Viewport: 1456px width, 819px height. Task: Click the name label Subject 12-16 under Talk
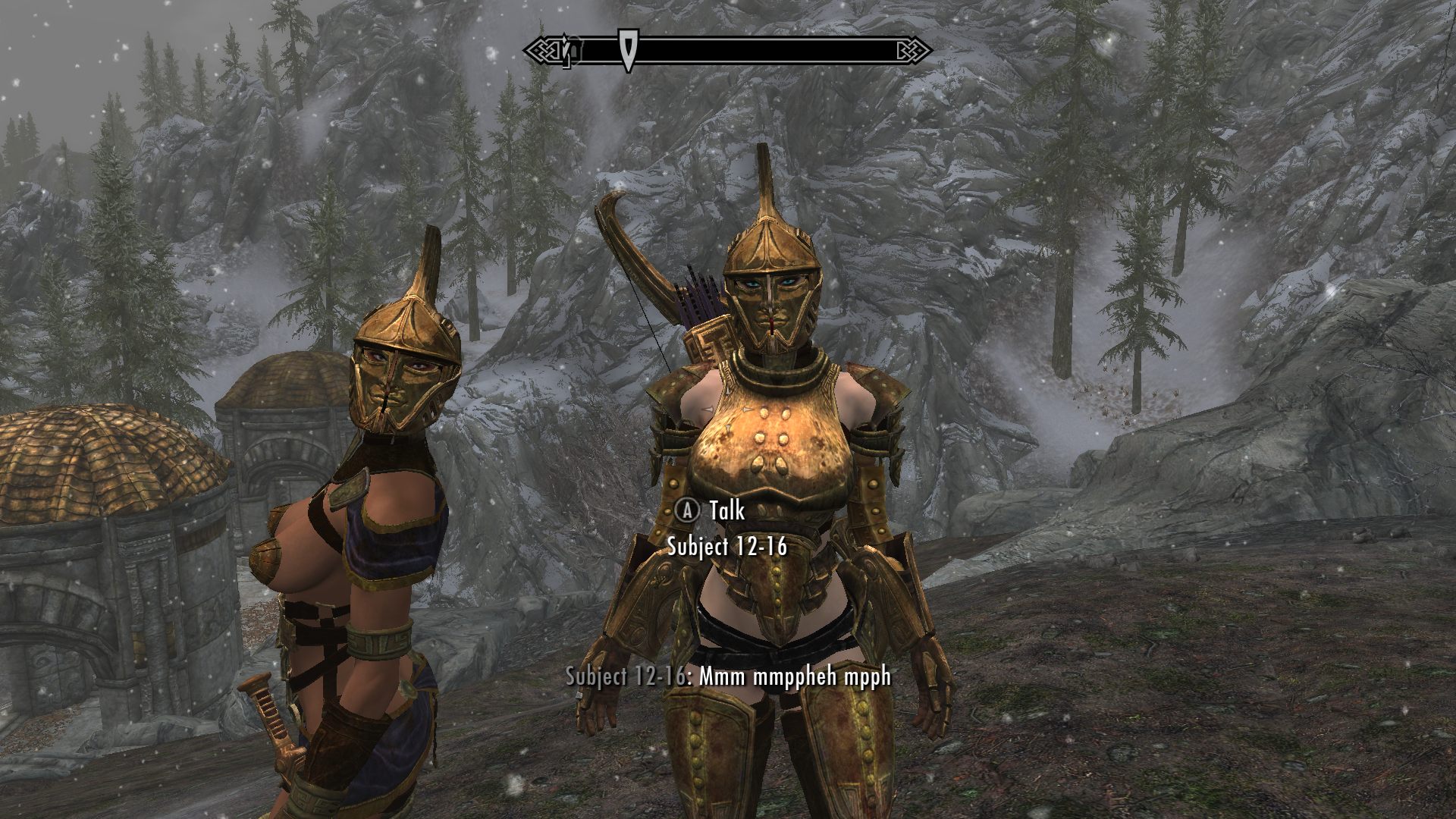tap(730, 544)
